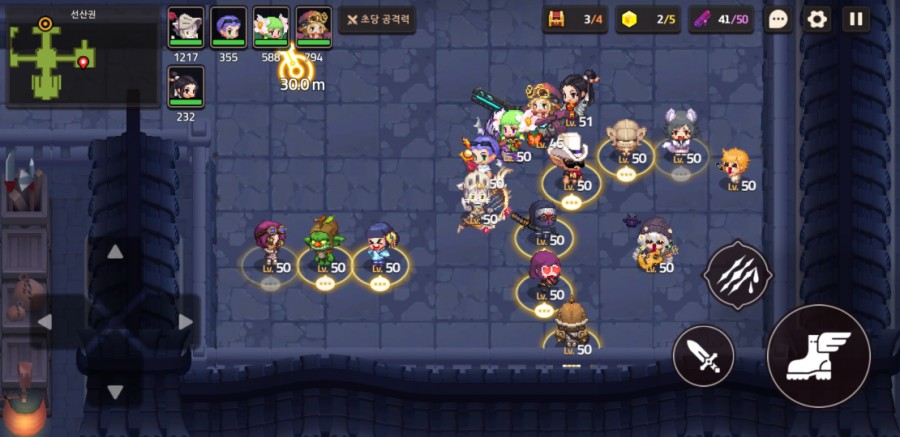Tap the d-pad down arrow
900x437 pixels.
coord(115,392)
